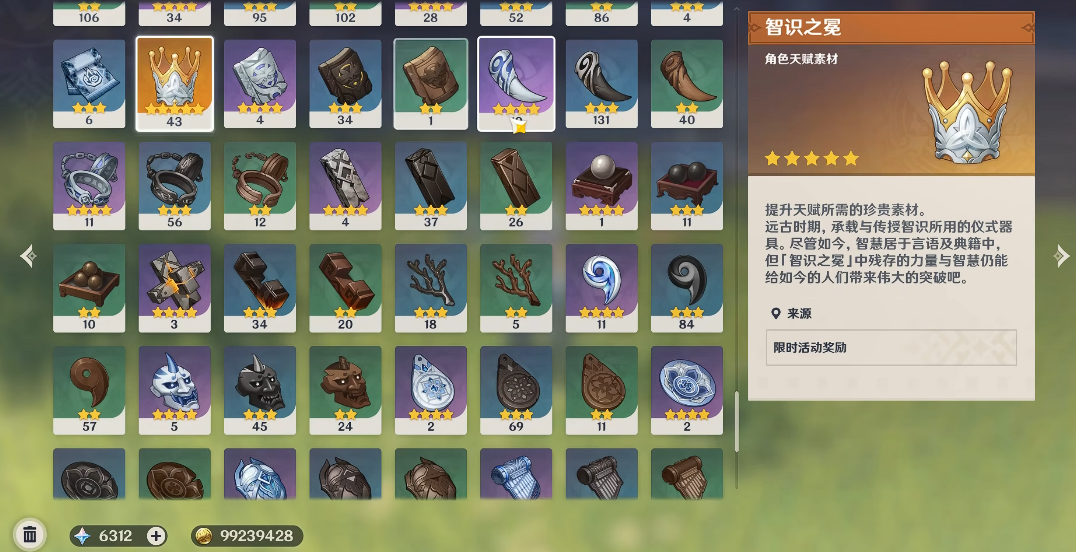The width and height of the screenshot is (1076, 552).
Task: Select the pearl on pedestal item
Action: point(602,186)
